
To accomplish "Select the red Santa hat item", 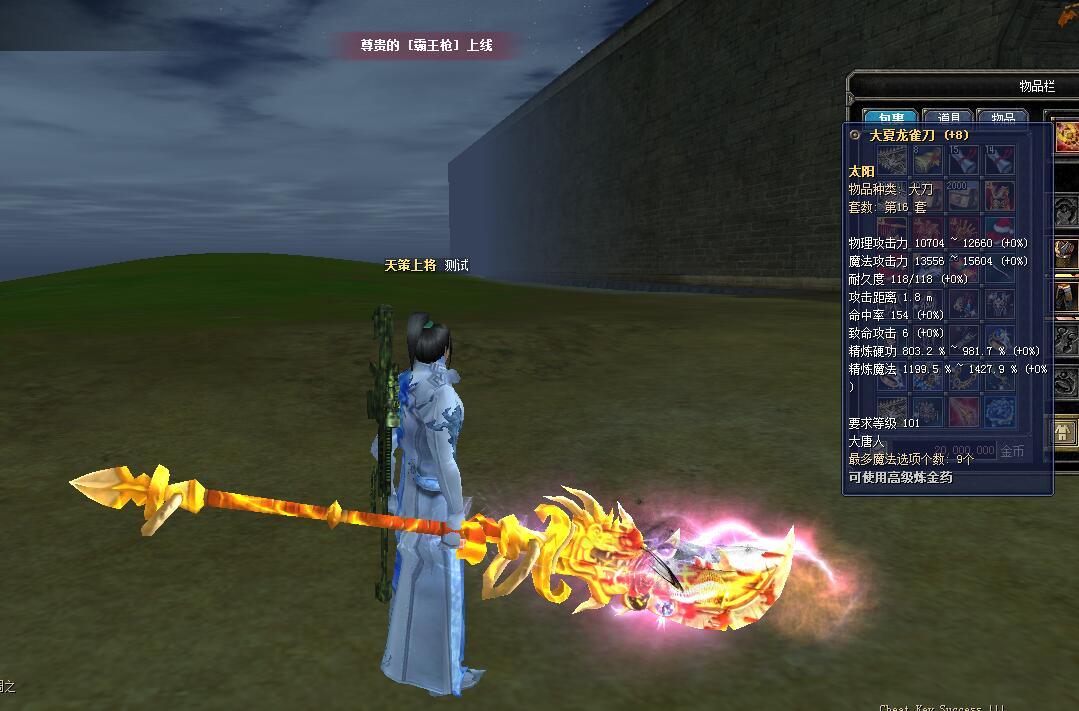I will pyautogui.click(x=1000, y=229).
